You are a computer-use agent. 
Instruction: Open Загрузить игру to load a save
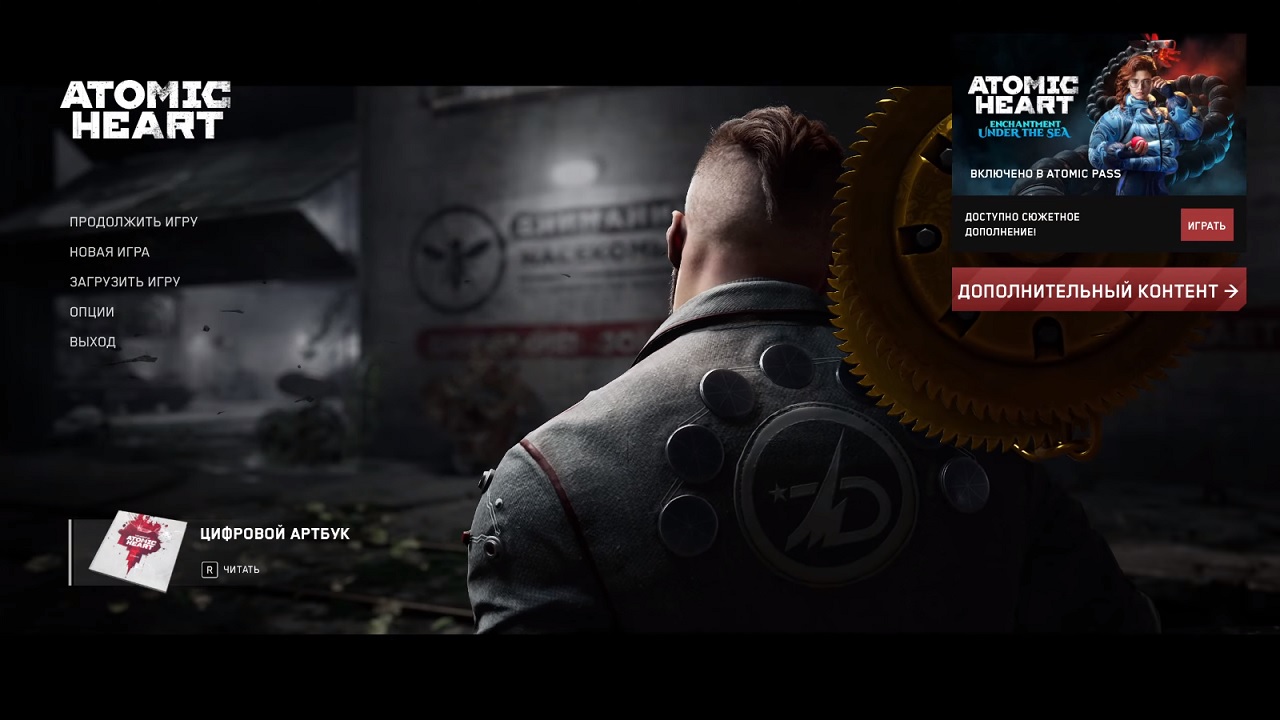click(x=124, y=281)
